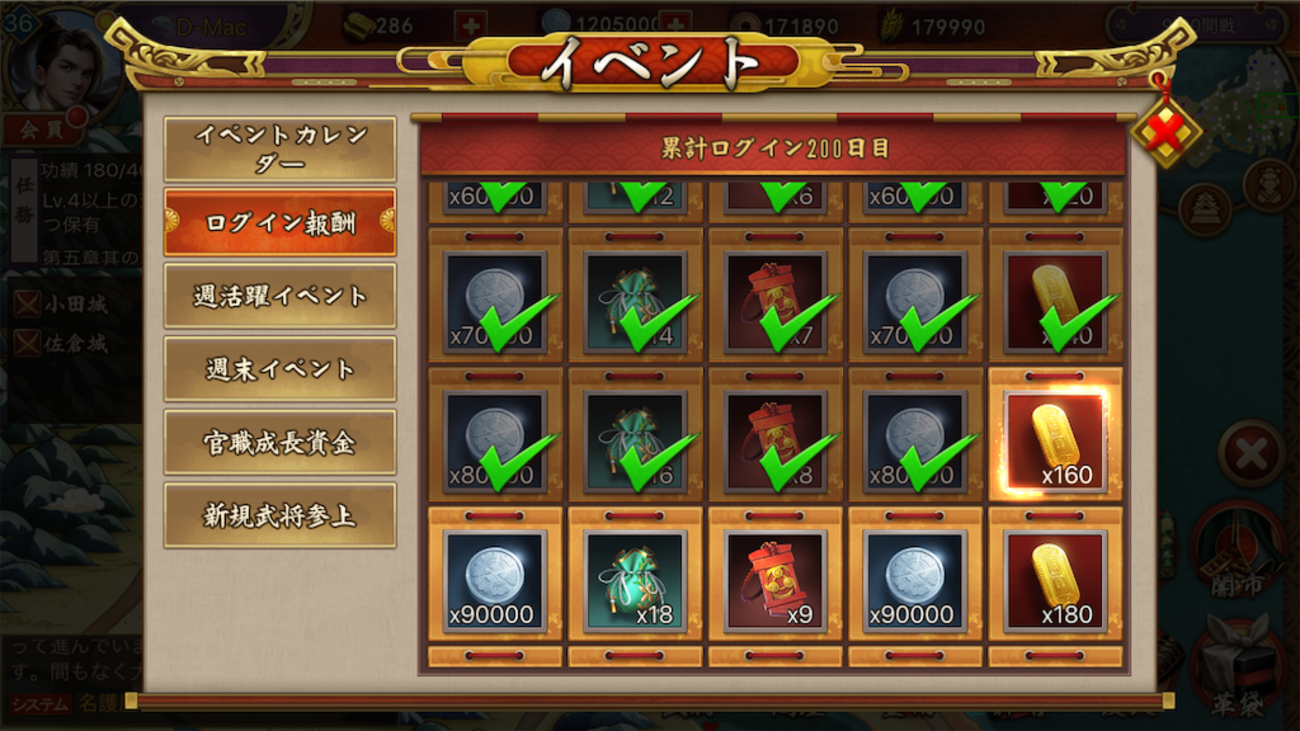The image size is (1300, 731).
Task: Open the 週末イベント tab
Action: pos(280,369)
